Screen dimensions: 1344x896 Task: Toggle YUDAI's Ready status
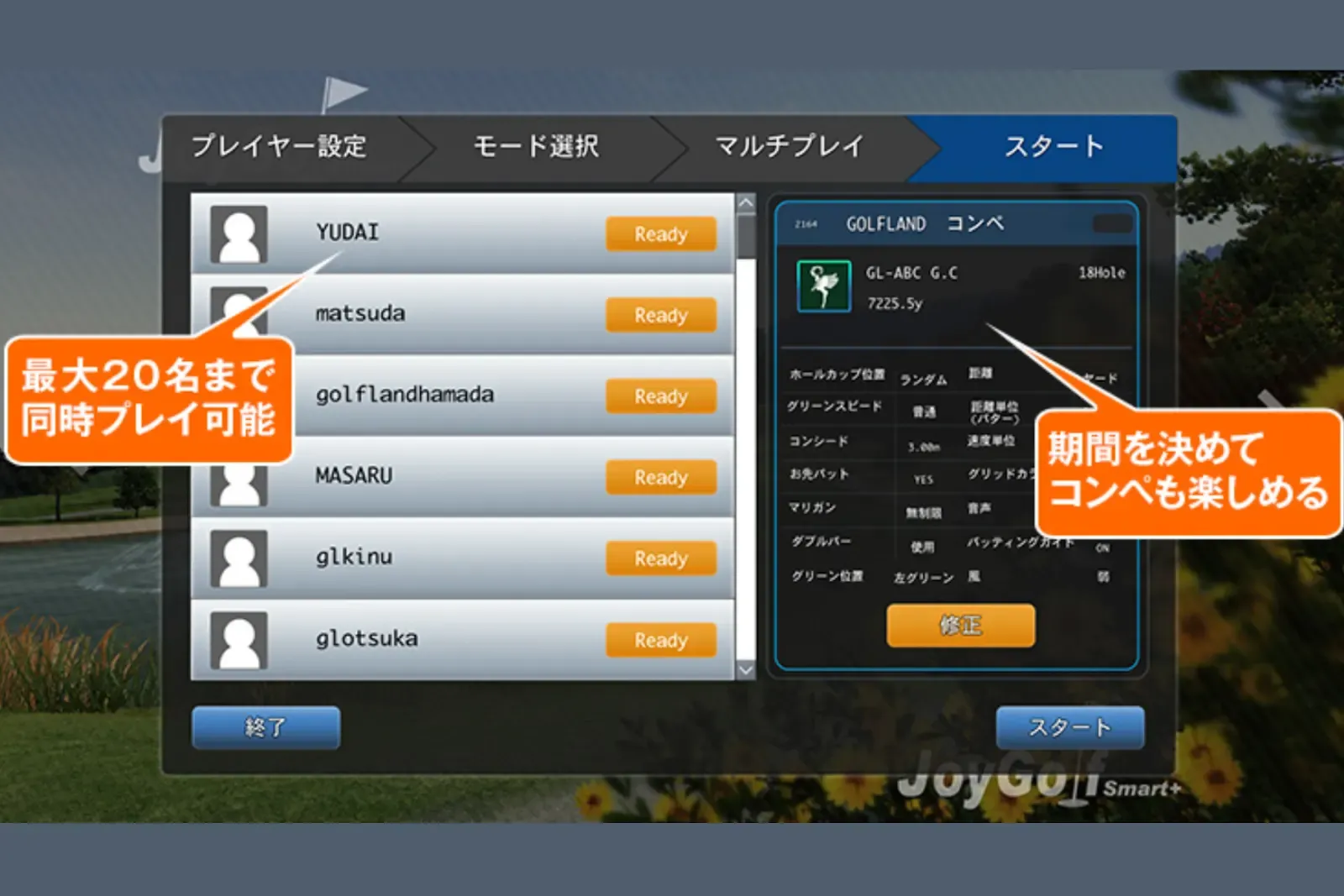tap(660, 234)
